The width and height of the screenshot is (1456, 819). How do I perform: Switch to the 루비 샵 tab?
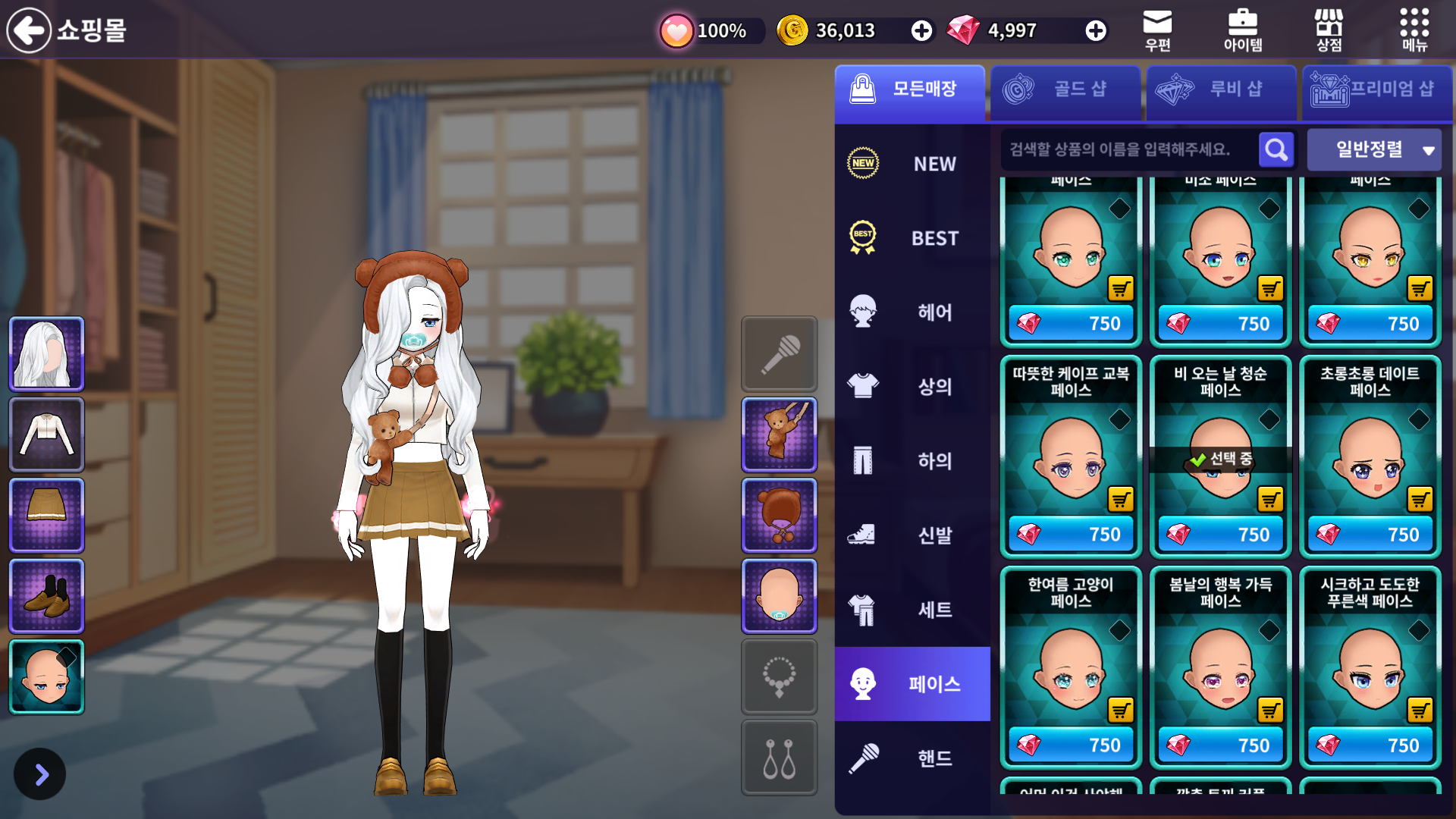coord(1221,89)
